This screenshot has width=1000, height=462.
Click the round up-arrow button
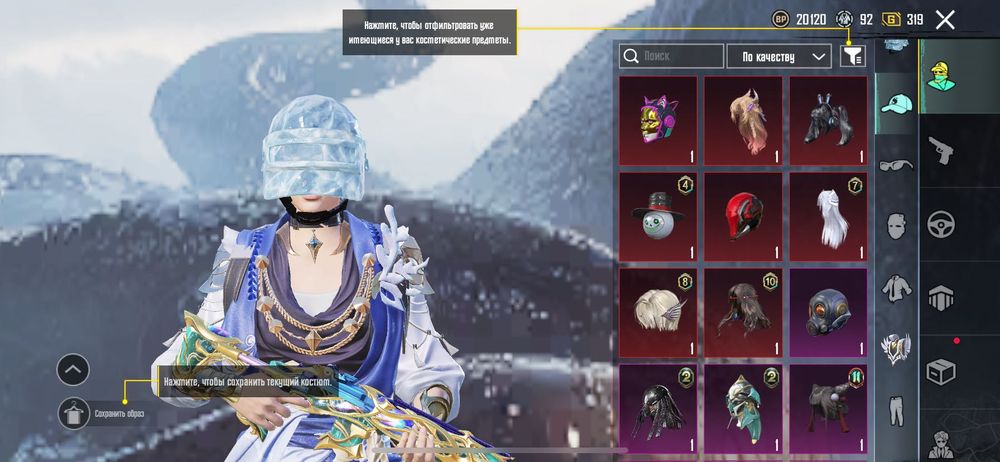coord(74,371)
